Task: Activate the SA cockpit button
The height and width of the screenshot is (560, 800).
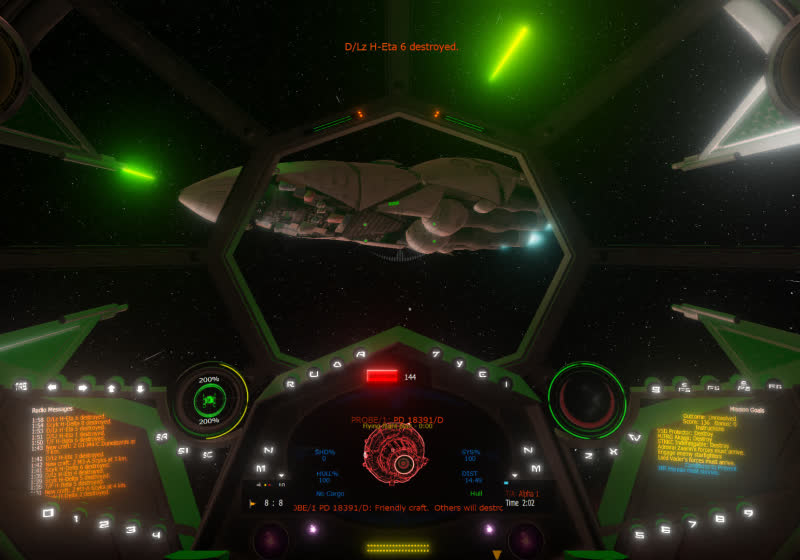Action: coord(160,436)
